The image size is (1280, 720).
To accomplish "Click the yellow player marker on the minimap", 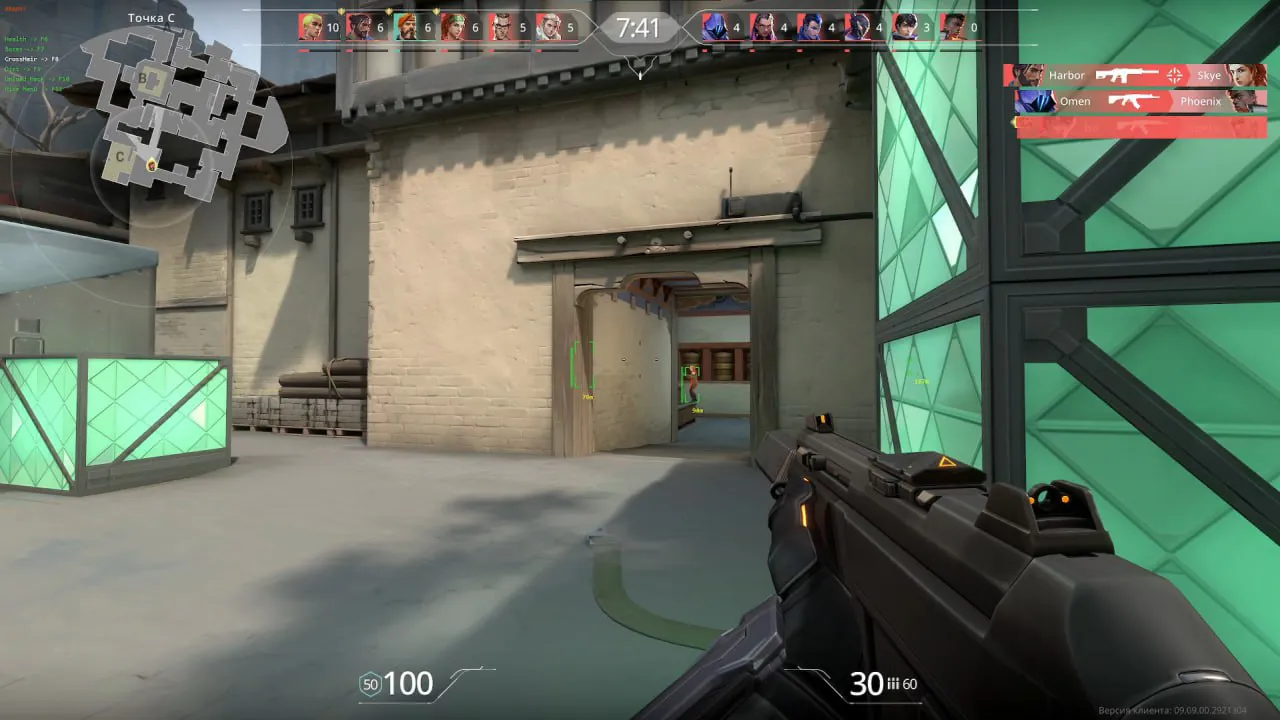I will pos(150,165).
